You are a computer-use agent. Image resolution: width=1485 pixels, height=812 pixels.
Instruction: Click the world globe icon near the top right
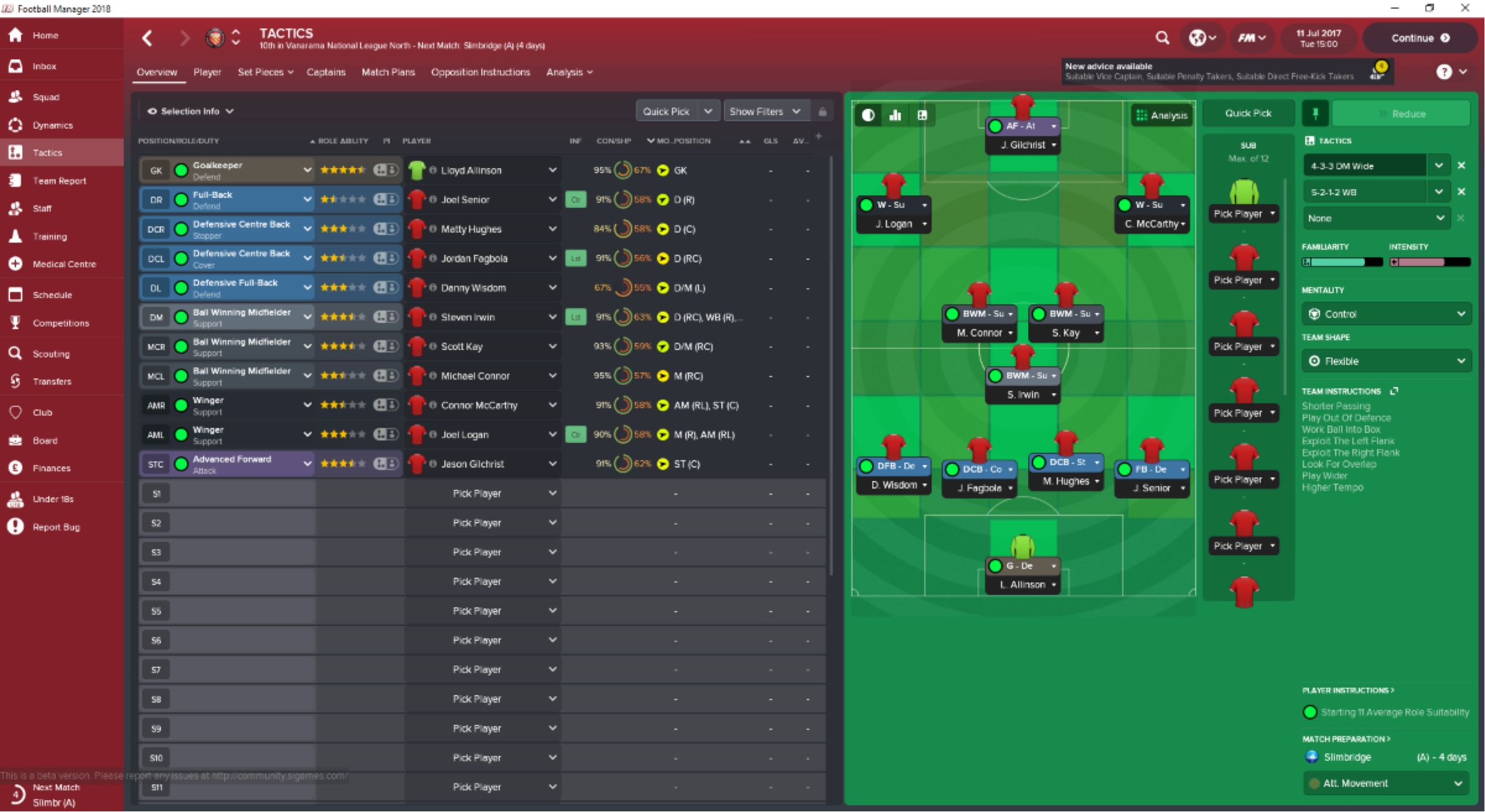tap(1199, 37)
